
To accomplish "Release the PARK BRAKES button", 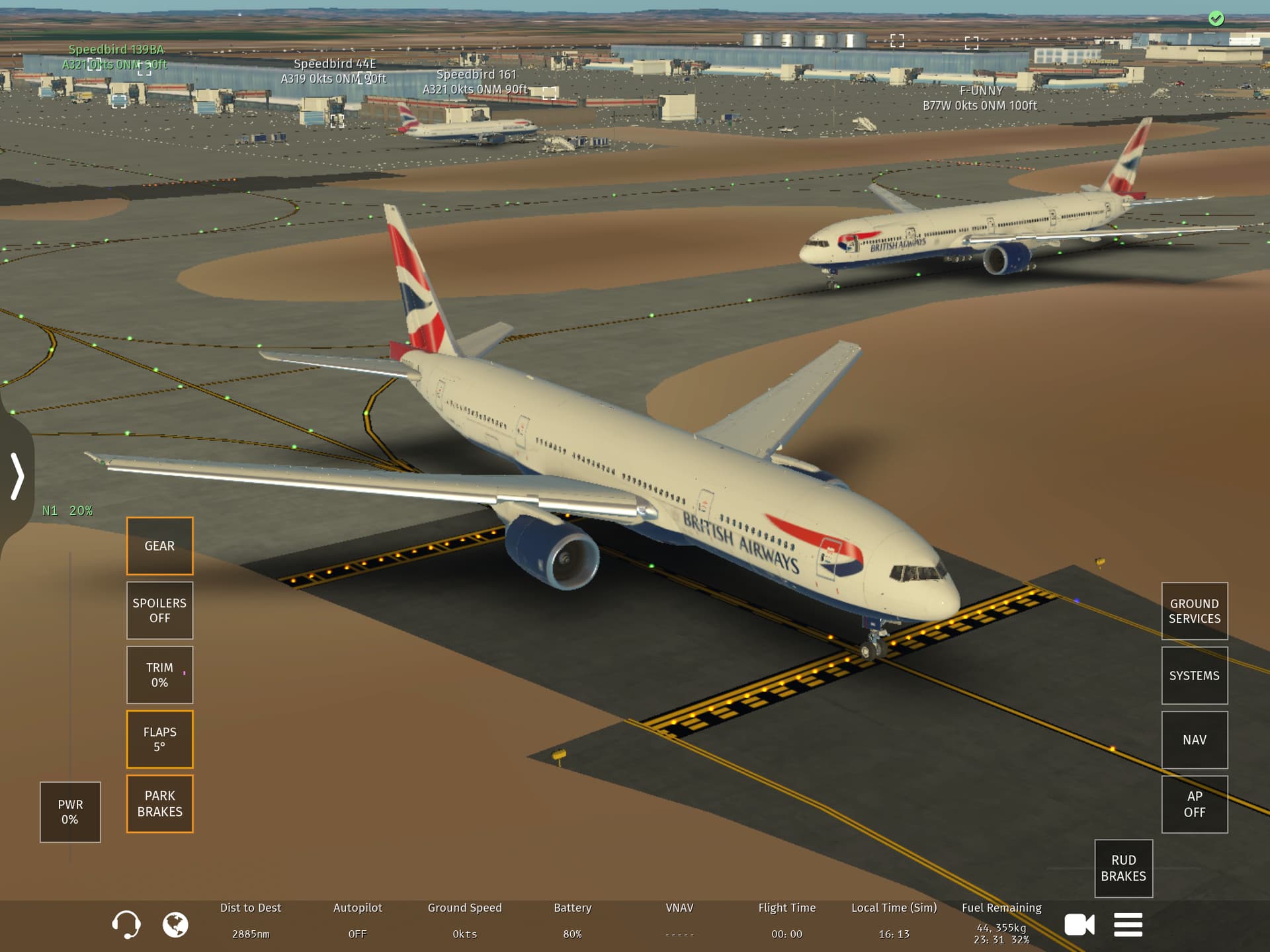I will tap(159, 803).
